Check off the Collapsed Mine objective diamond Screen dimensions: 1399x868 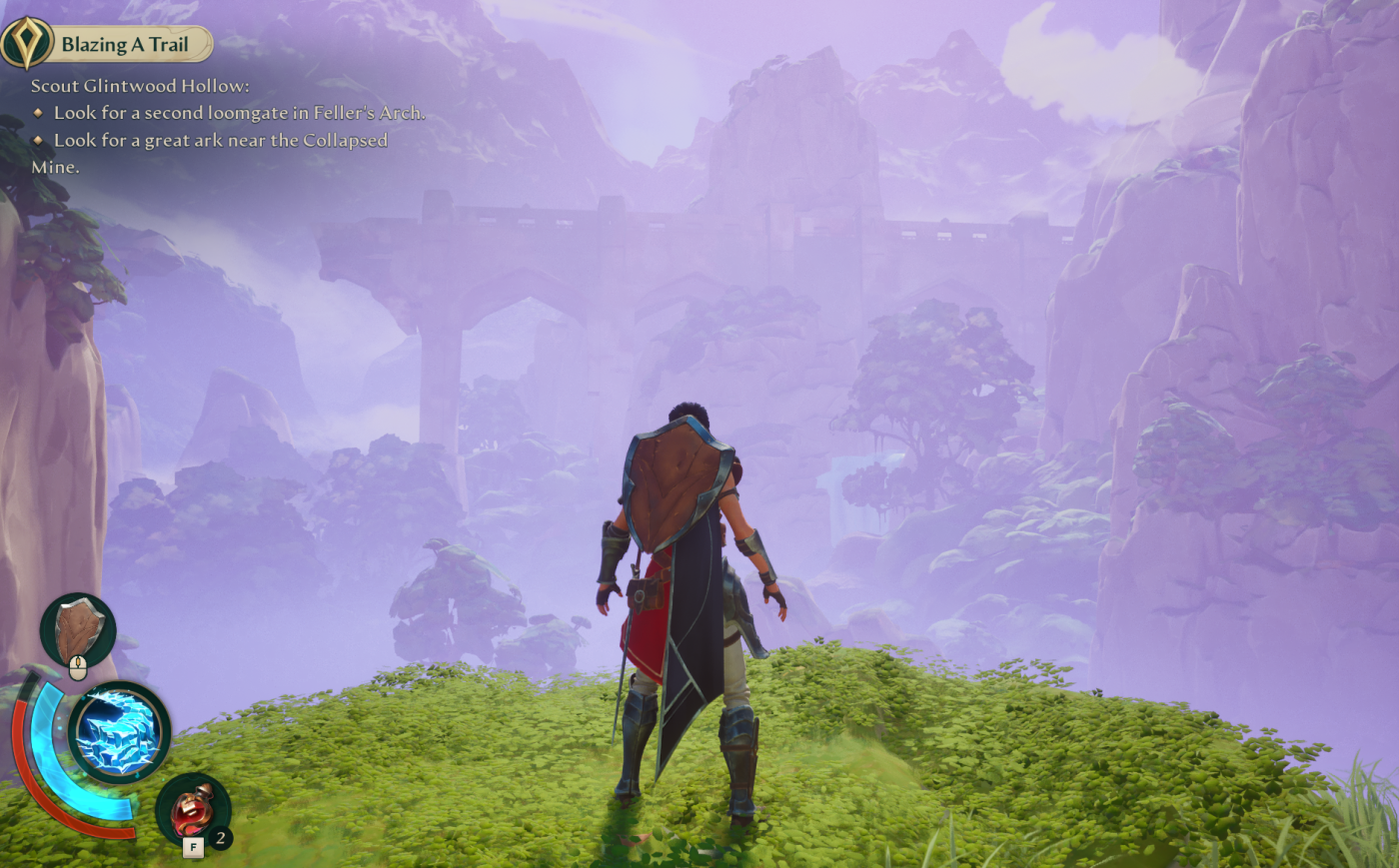pyautogui.click(x=40, y=141)
